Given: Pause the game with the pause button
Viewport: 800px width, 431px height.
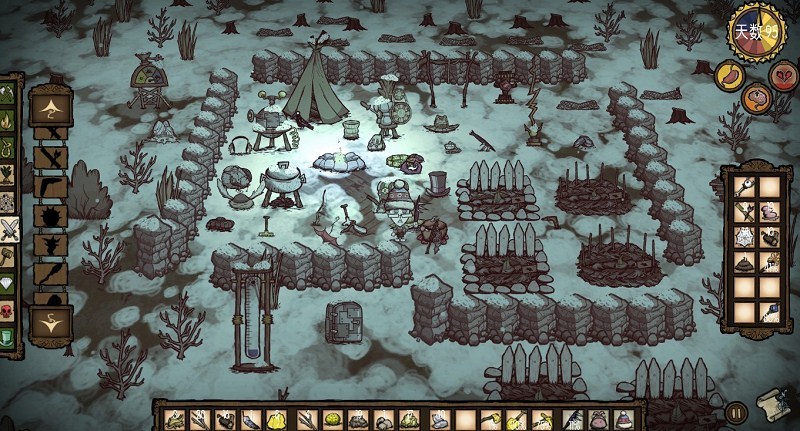Looking at the screenshot, I should tap(737, 412).
